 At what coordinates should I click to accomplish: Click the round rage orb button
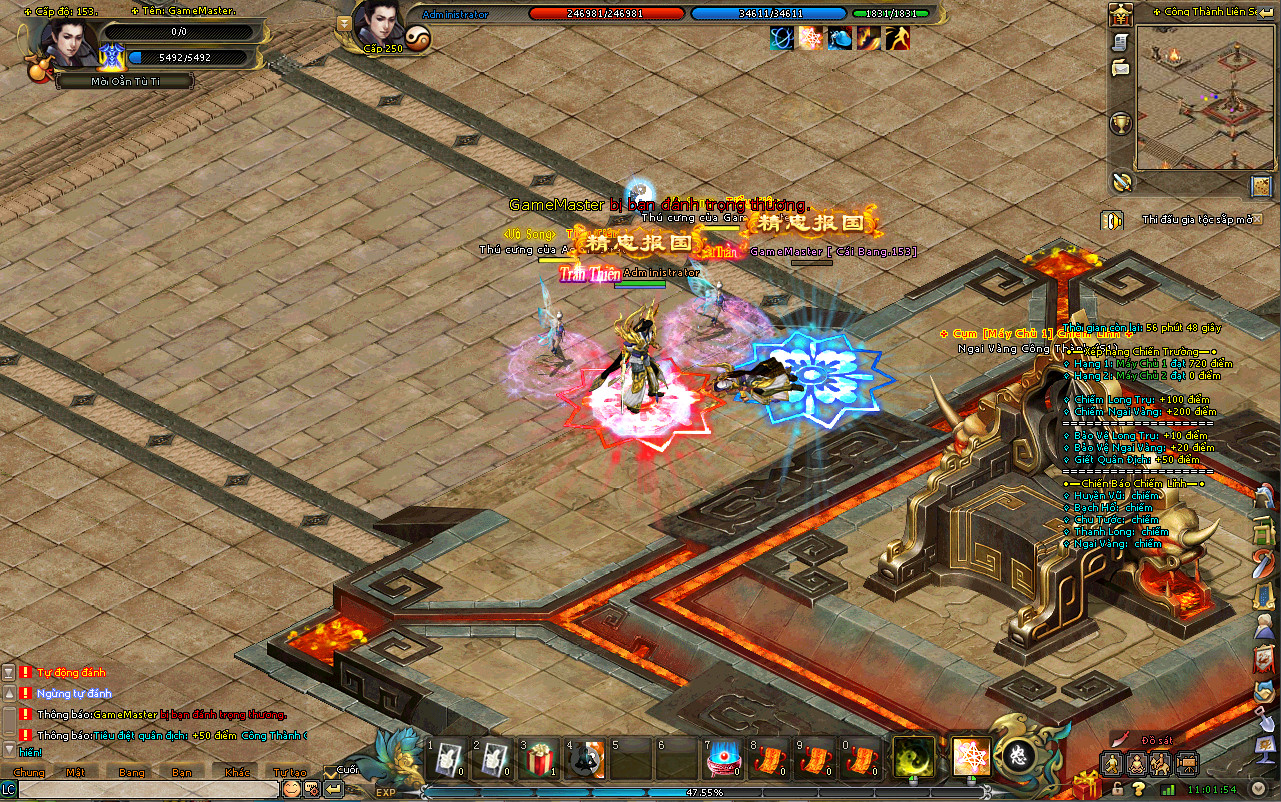coord(1017,755)
